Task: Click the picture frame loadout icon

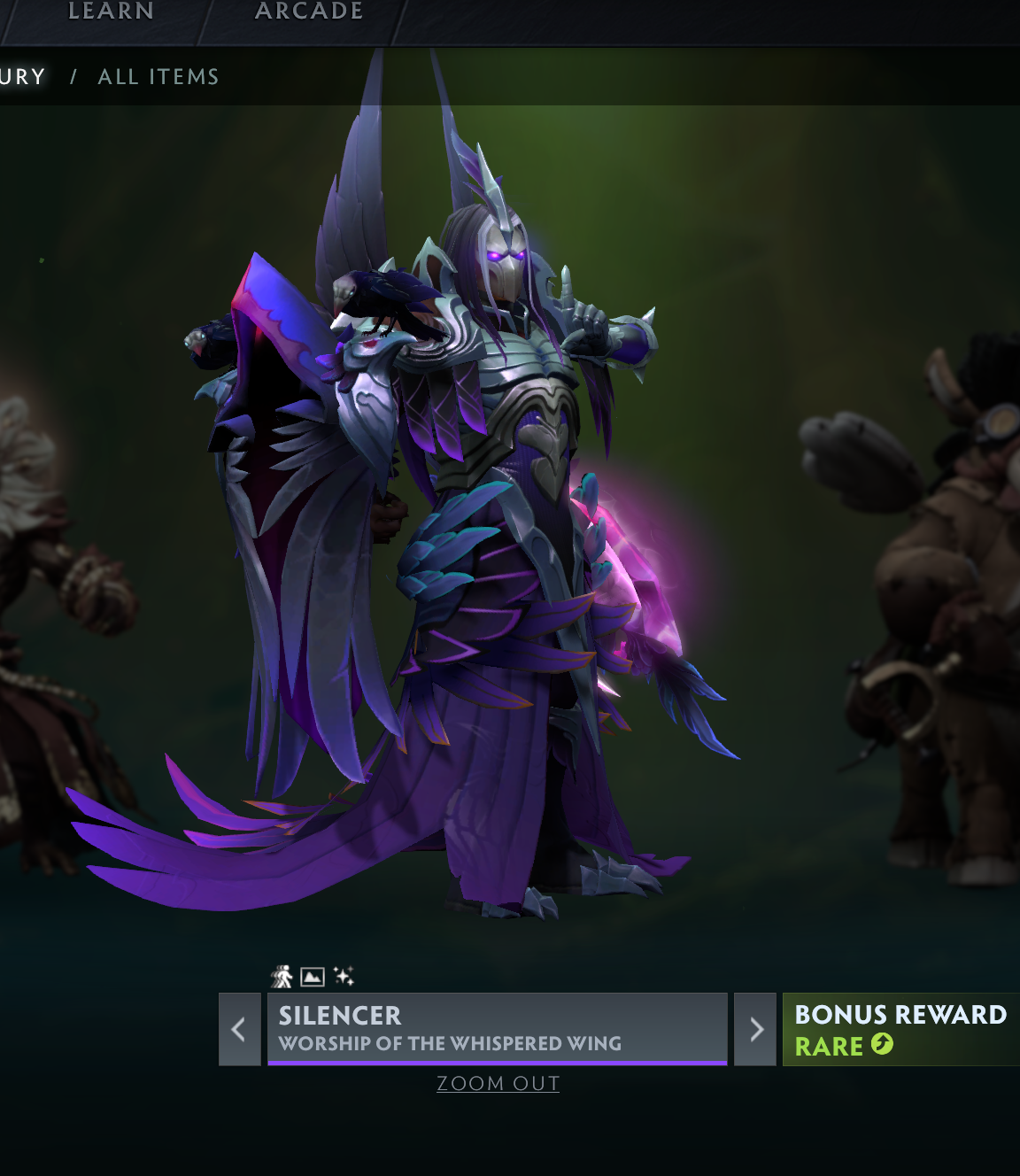Action: click(313, 976)
